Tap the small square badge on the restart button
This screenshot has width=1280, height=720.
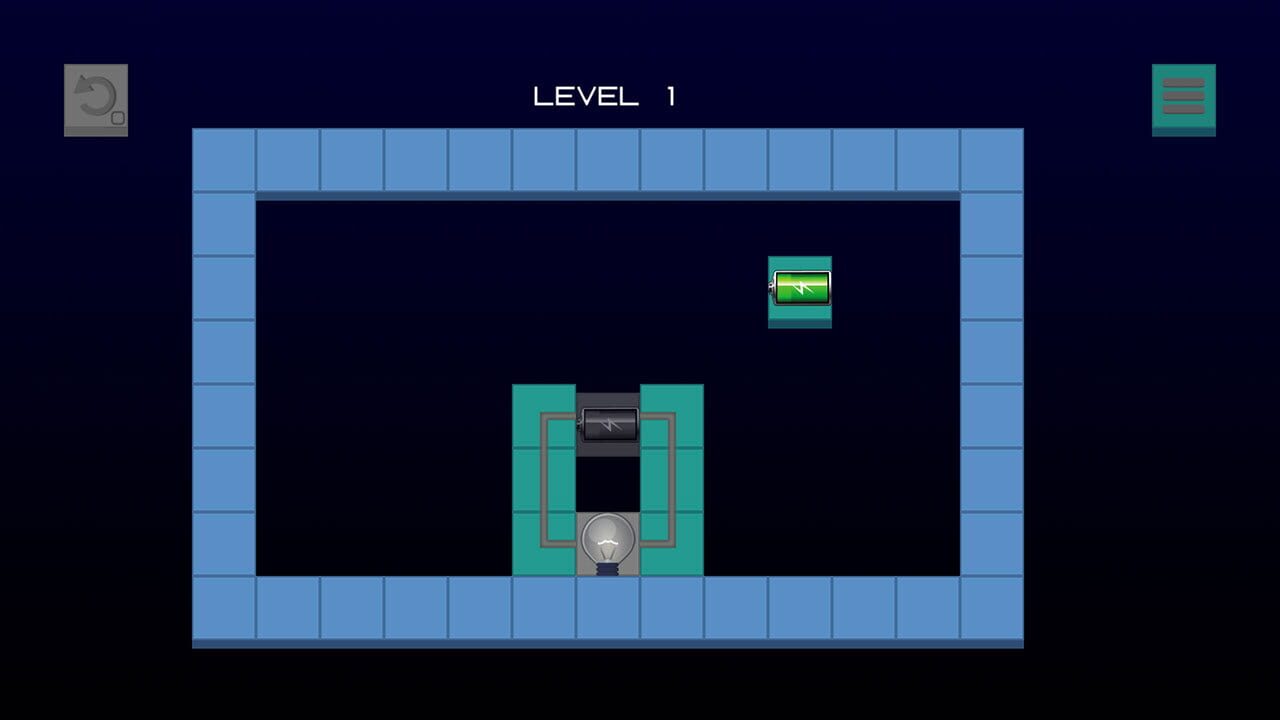[119, 117]
